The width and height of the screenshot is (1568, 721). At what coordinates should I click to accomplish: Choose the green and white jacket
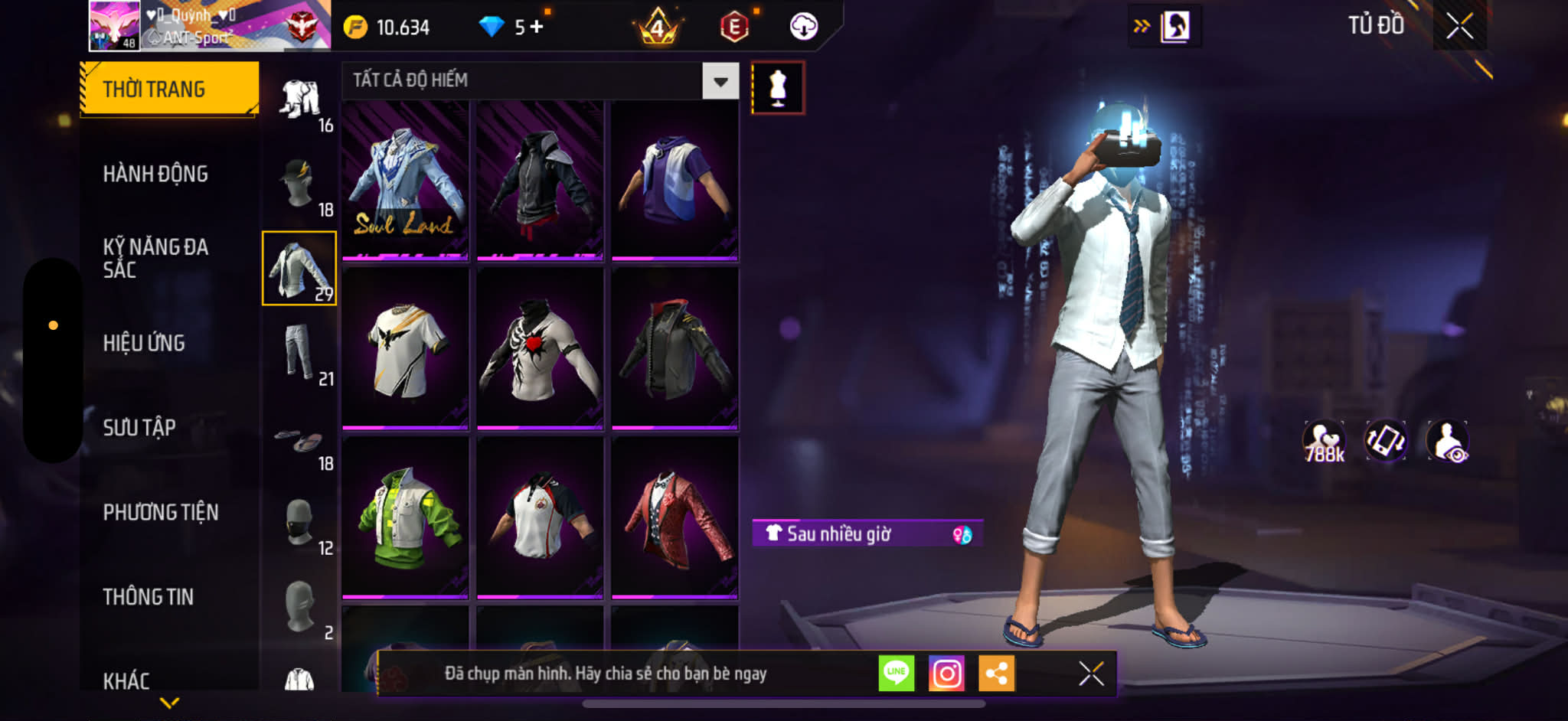405,517
